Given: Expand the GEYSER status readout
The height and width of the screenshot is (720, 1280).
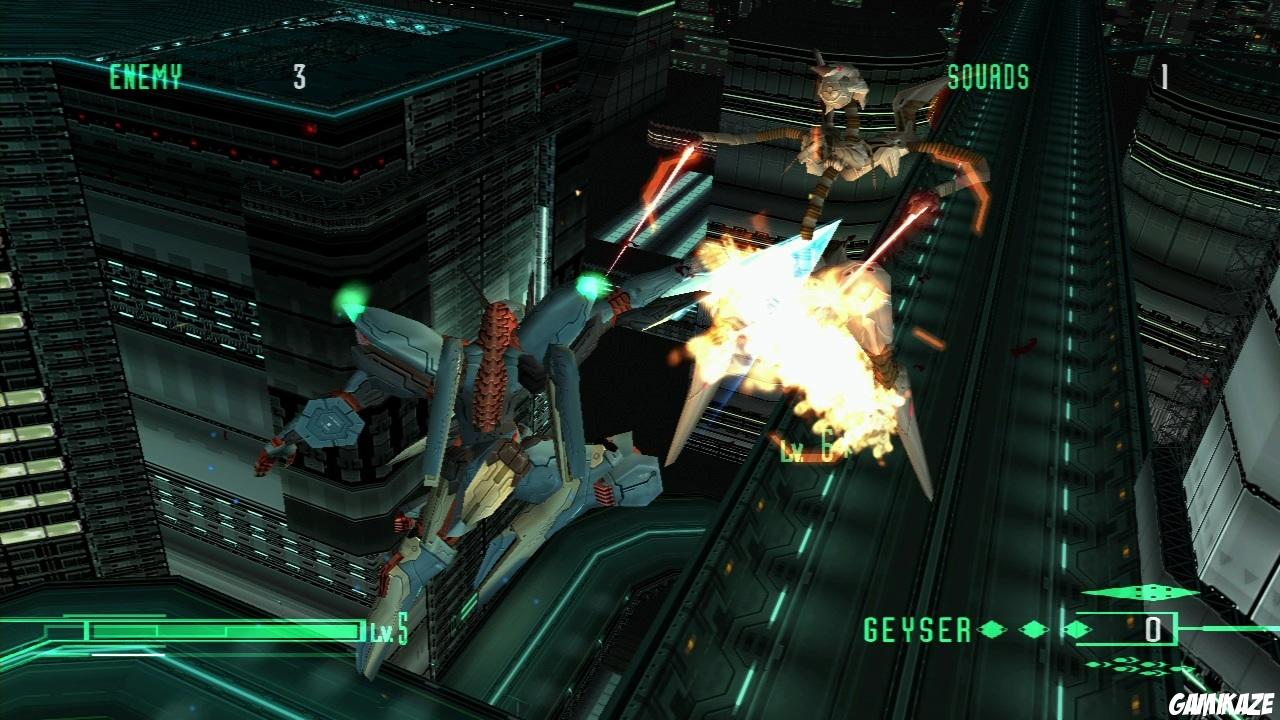Looking at the screenshot, I should 916,629.
